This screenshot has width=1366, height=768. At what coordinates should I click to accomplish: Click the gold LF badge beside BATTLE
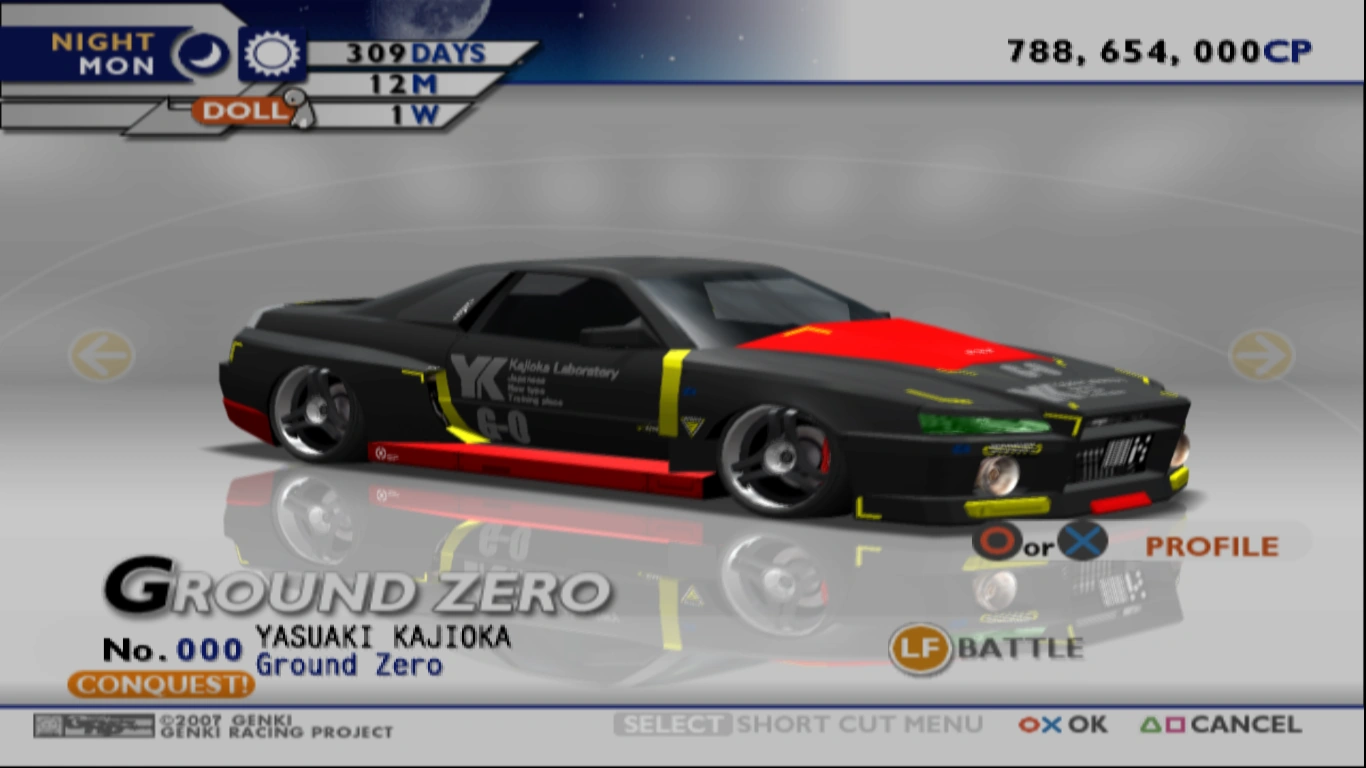pyautogui.click(x=919, y=649)
